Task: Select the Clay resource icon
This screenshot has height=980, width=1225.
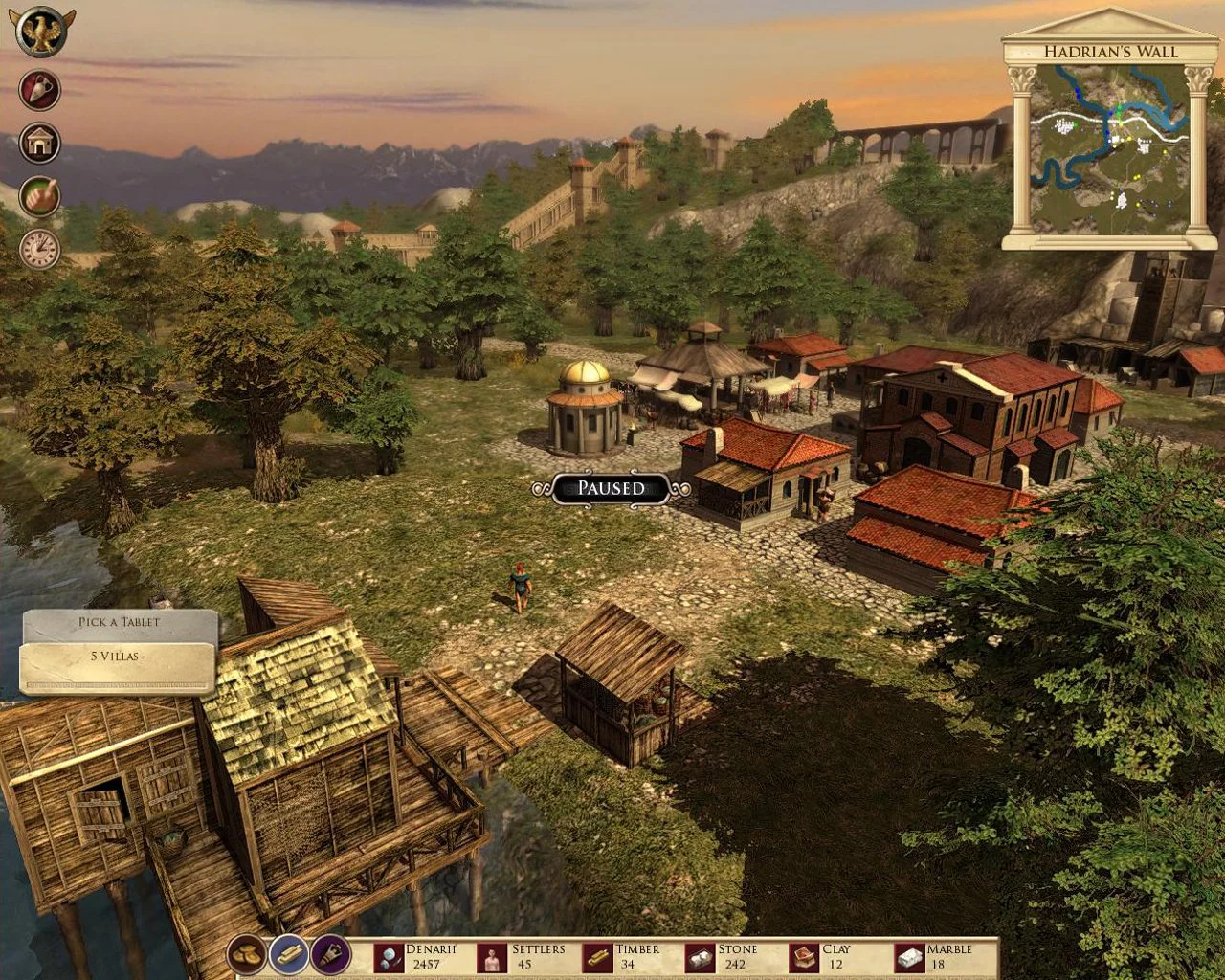Action: (805, 956)
